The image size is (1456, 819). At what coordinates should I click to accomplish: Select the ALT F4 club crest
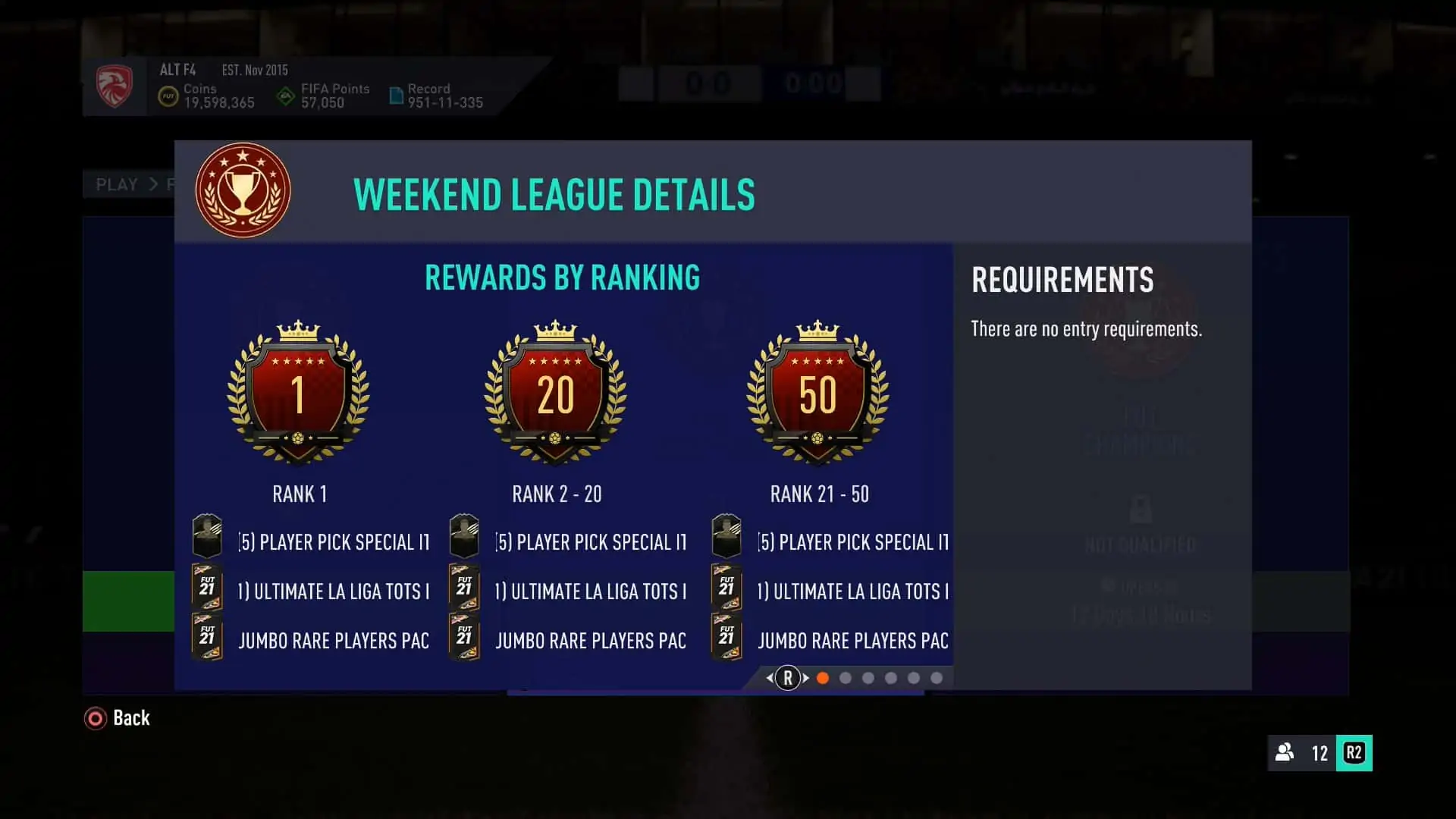[115, 86]
